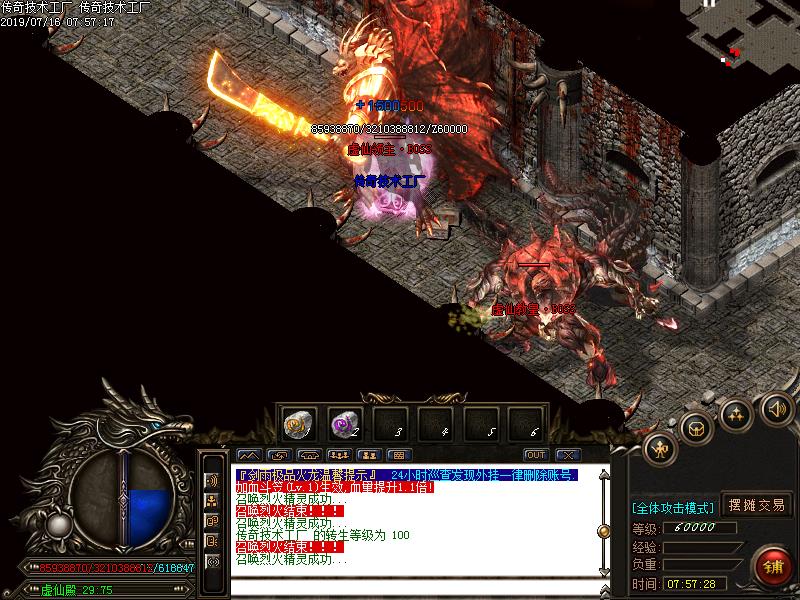
Task: Select the bottom chat channel filter icon
Action: pos(212,561)
